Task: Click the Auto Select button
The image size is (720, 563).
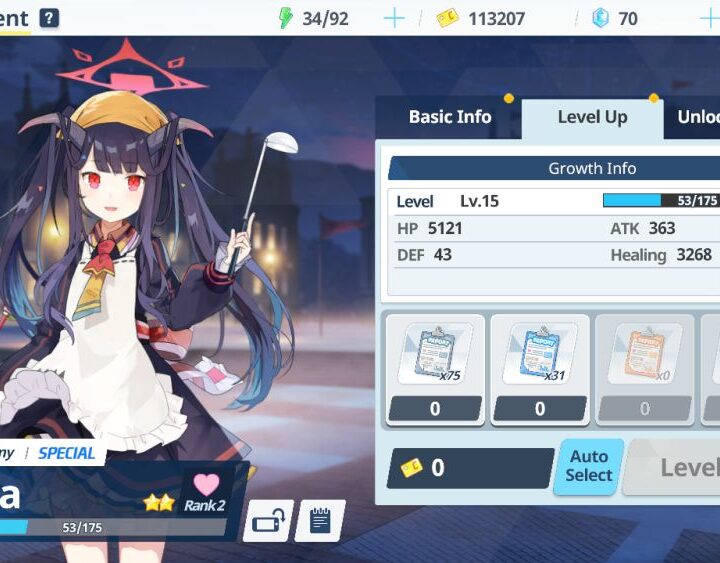Action: point(588,467)
